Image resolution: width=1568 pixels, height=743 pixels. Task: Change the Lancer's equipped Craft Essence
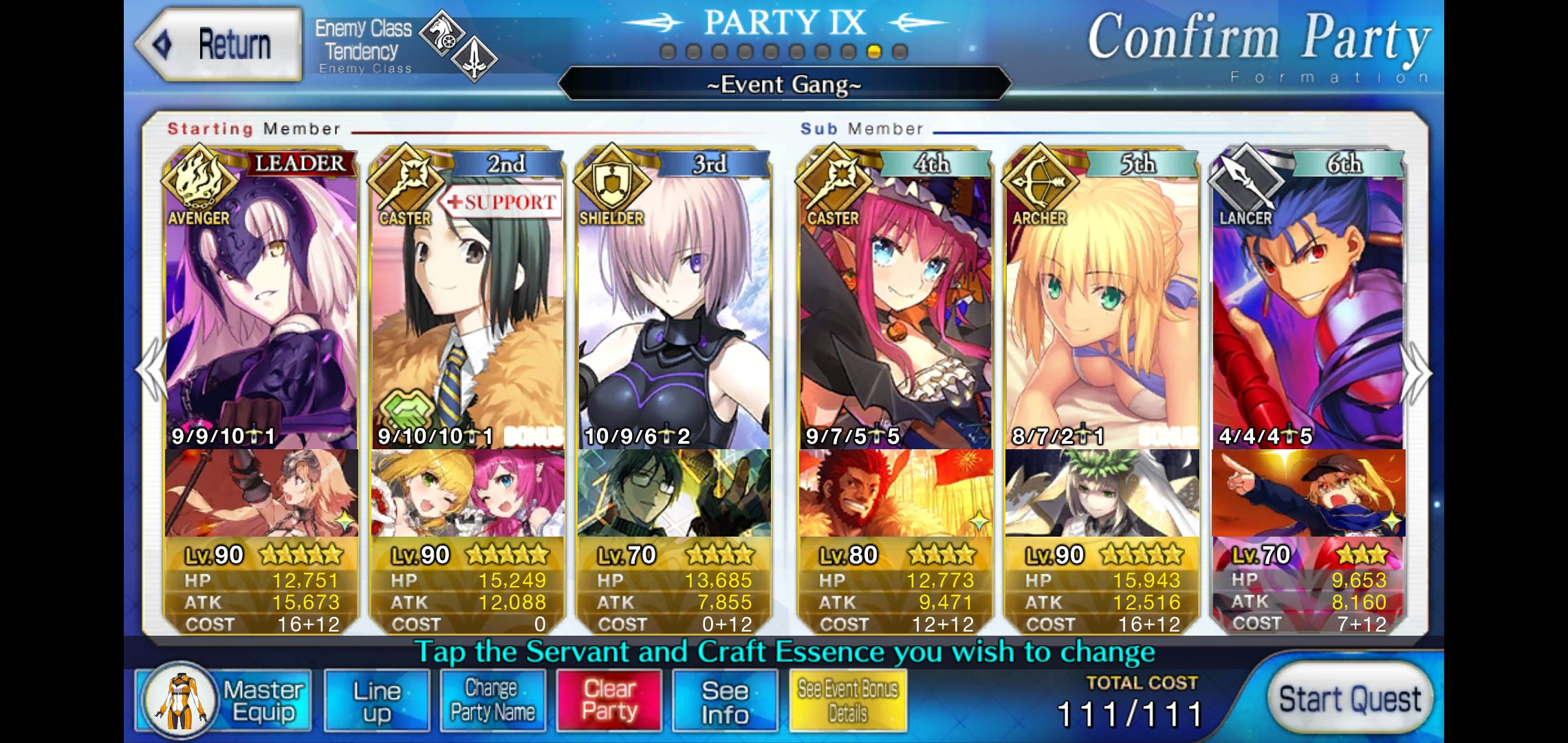1308,493
